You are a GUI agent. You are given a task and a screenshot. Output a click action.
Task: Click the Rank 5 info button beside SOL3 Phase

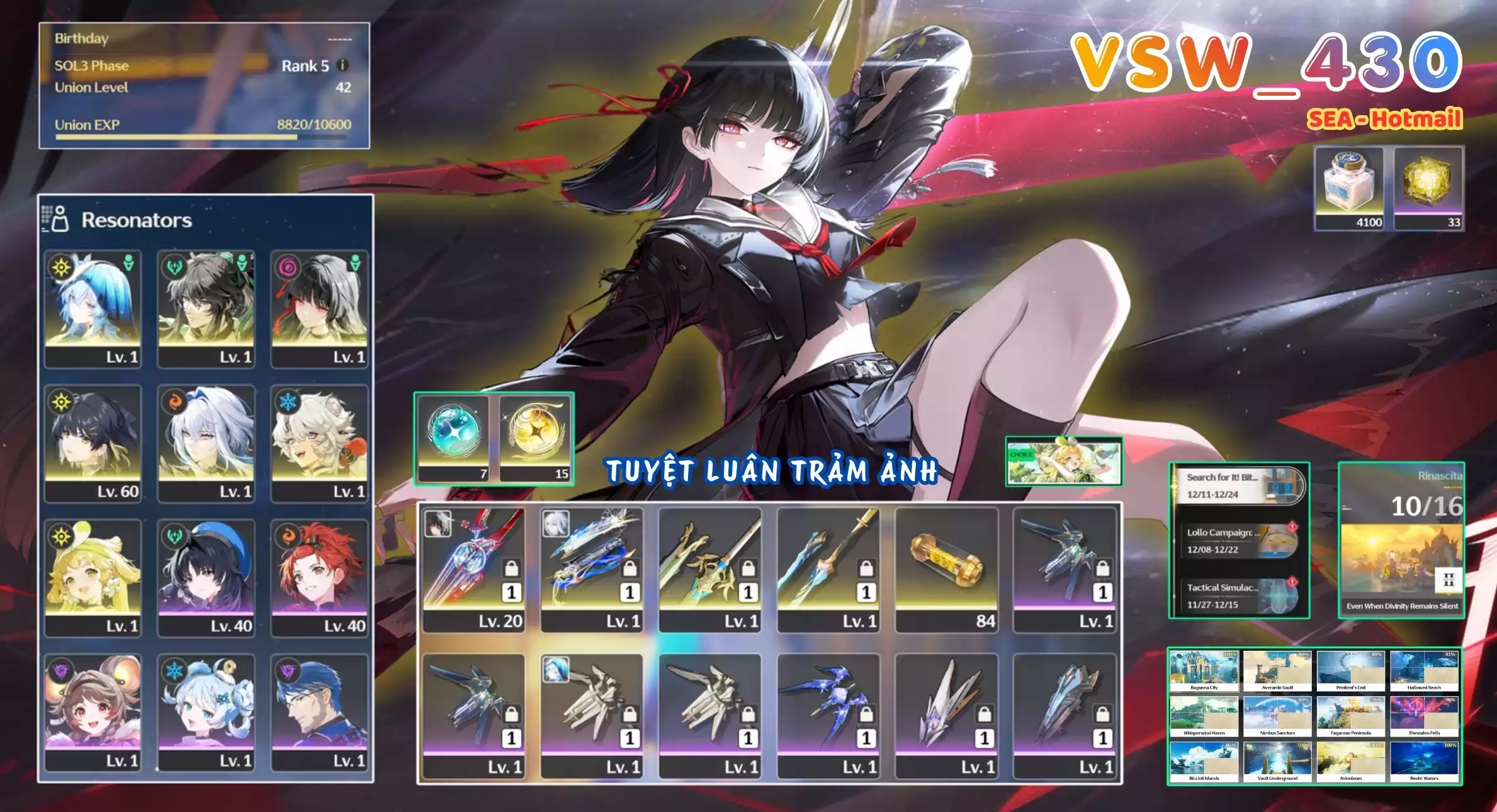[343, 65]
